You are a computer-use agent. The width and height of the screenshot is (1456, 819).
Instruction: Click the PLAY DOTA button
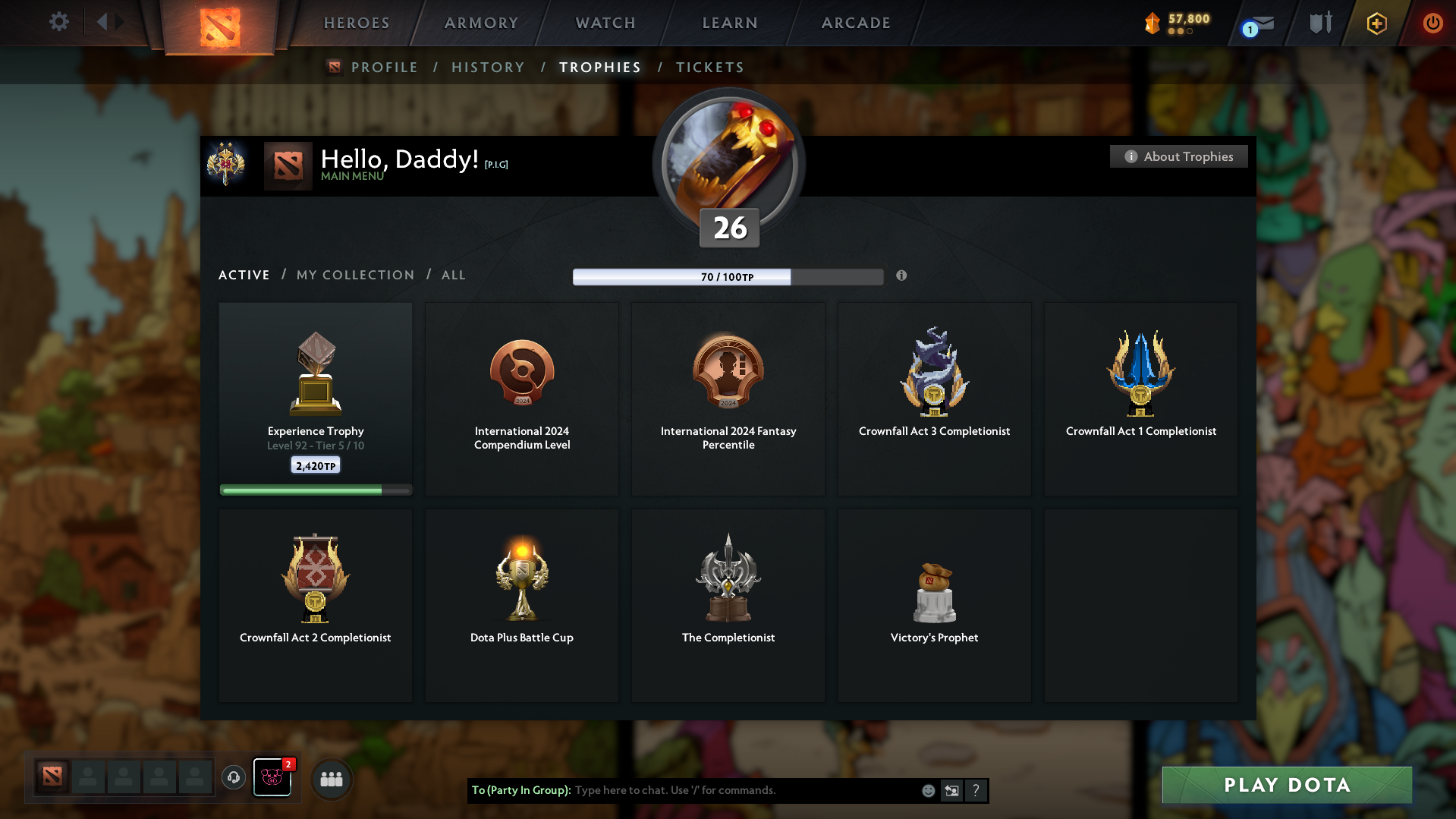coord(1285,785)
